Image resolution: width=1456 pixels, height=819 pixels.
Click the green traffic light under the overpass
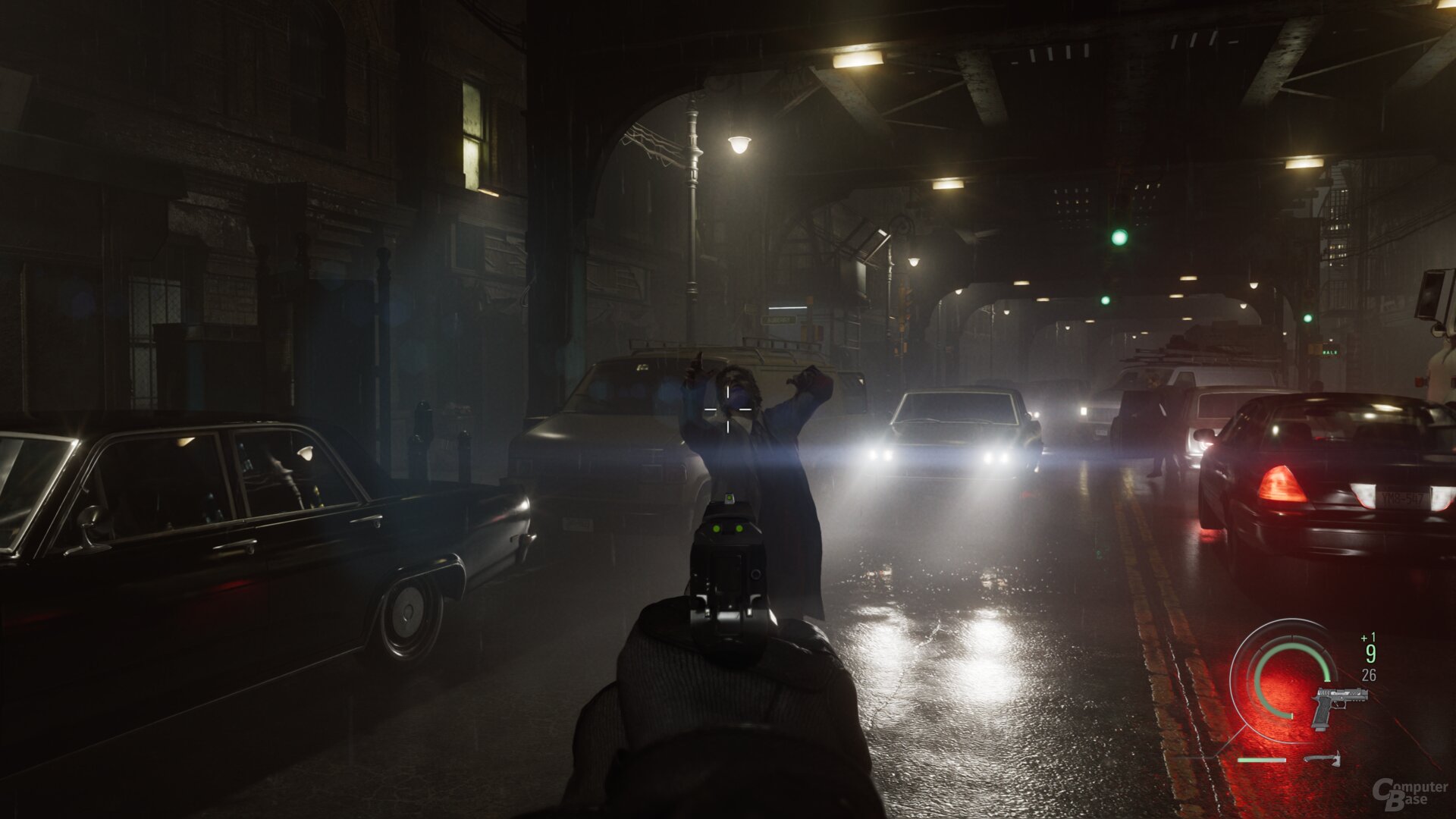click(x=1119, y=237)
